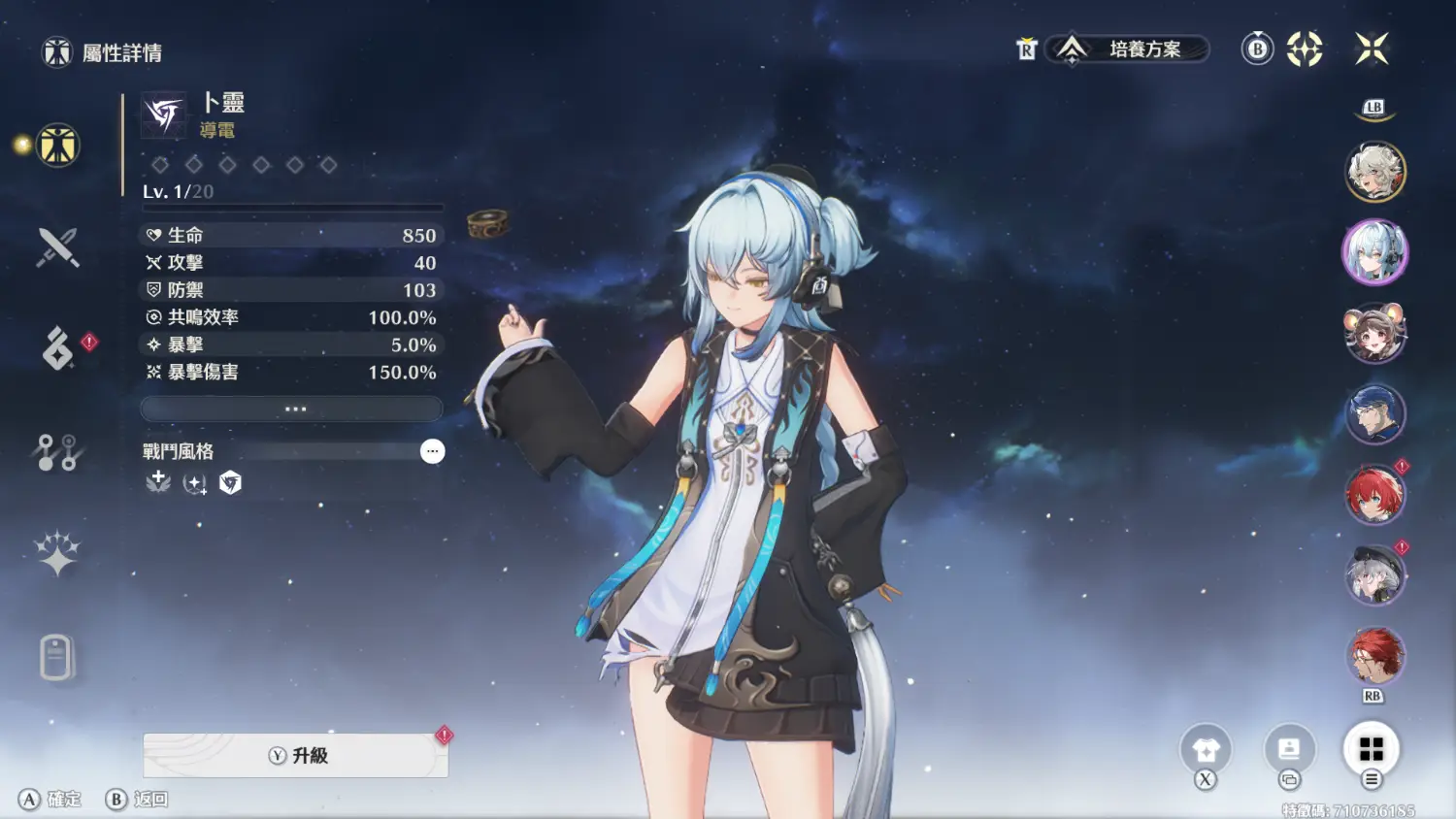Image resolution: width=1456 pixels, height=819 pixels.
Task: Choose the brown-haired character with round ears
Action: tap(1374, 333)
